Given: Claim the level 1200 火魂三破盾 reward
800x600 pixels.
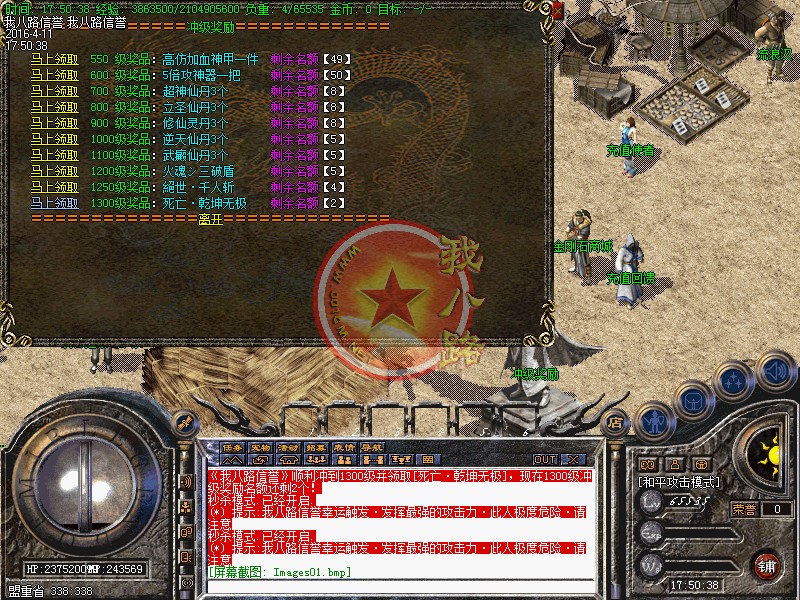Looking at the screenshot, I should click(54, 171).
